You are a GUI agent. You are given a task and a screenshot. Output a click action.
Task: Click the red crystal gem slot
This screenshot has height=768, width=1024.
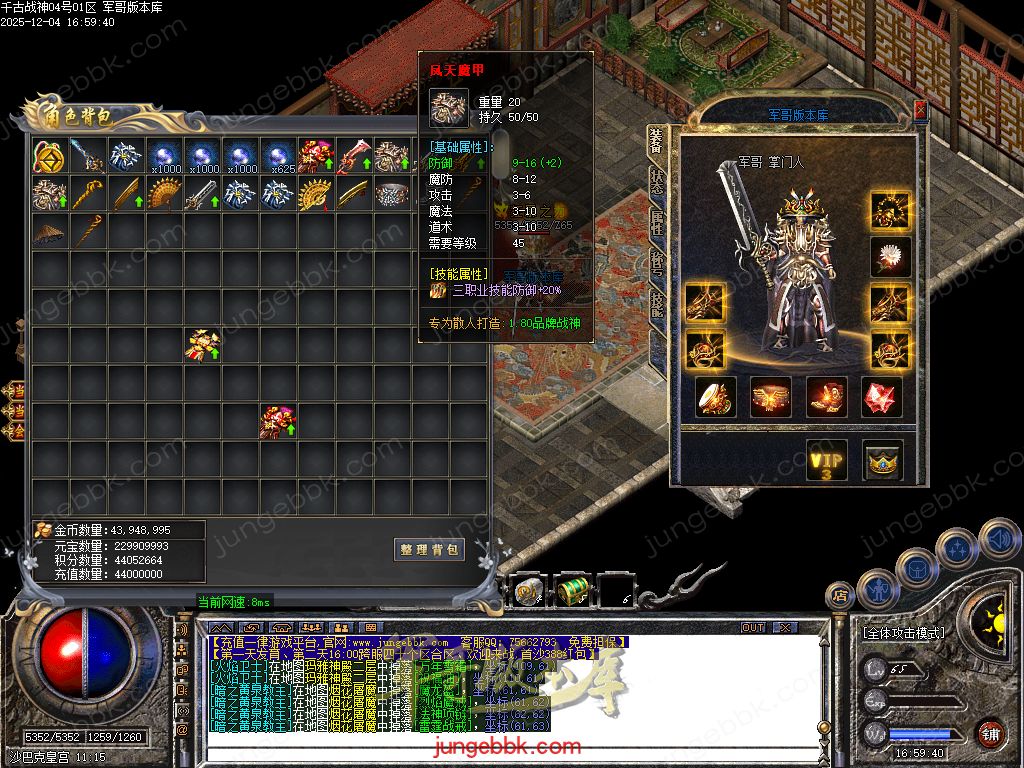pos(881,397)
